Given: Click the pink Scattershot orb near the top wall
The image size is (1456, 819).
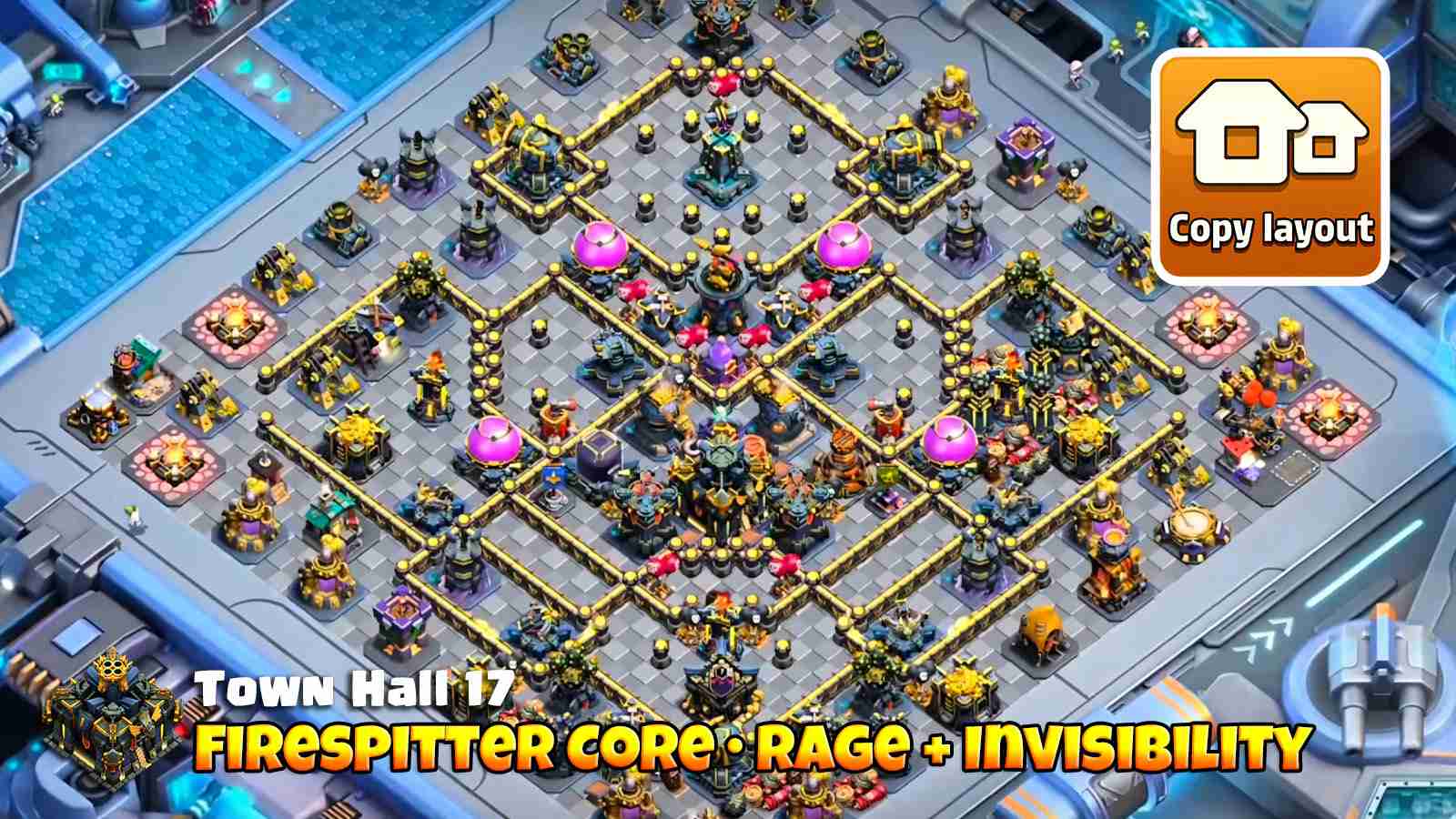Looking at the screenshot, I should pyautogui.click(x=601, y=244).
